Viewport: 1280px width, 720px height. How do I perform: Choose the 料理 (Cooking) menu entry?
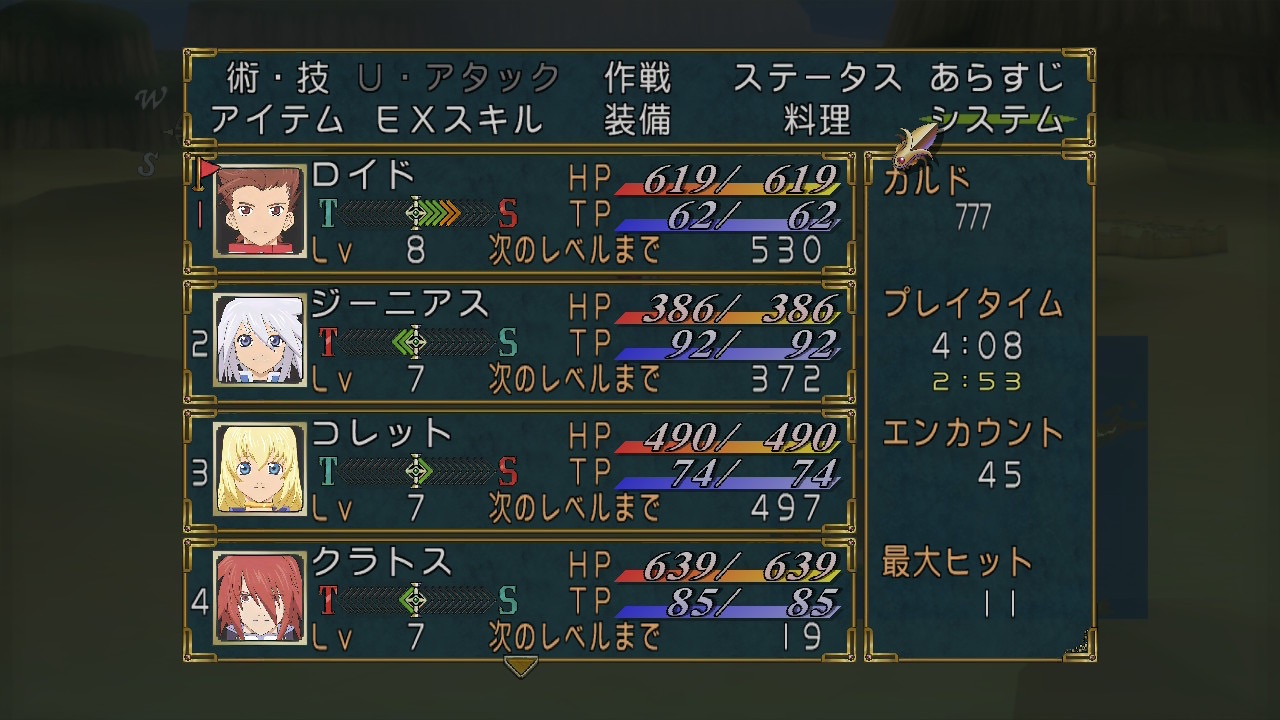tap(817, 120)
